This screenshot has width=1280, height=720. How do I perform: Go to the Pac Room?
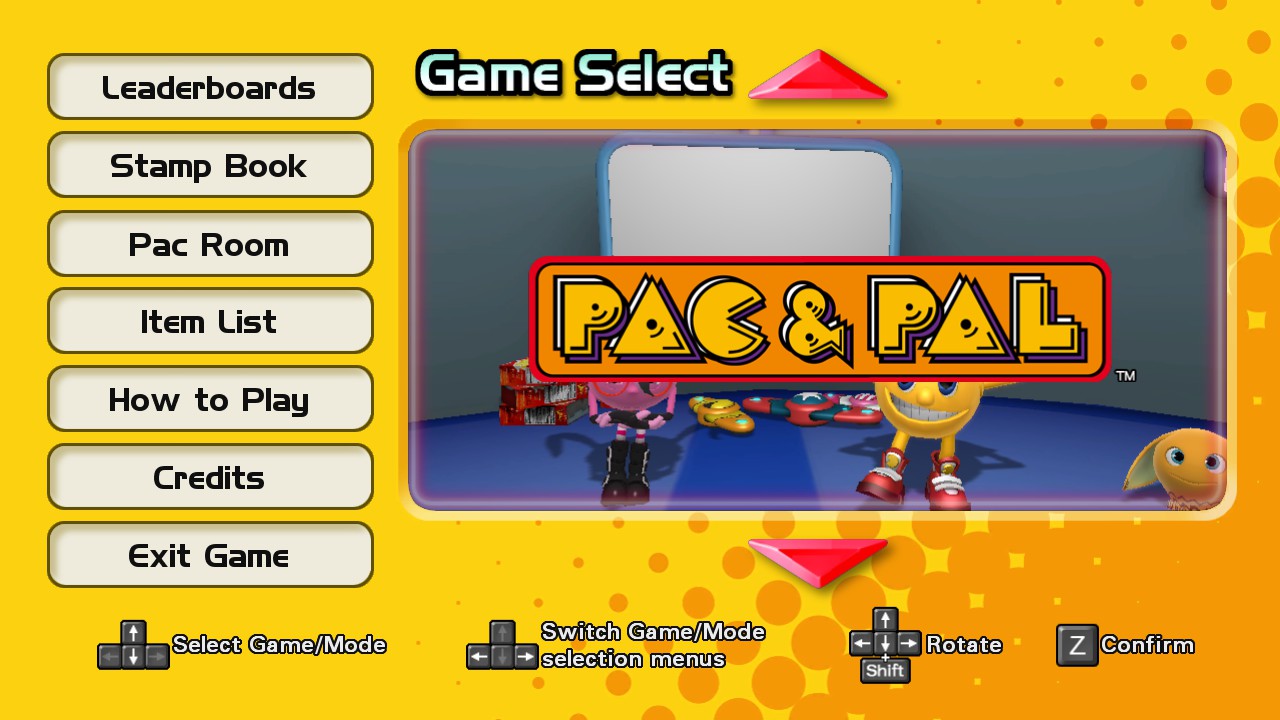tap(210, 243)
